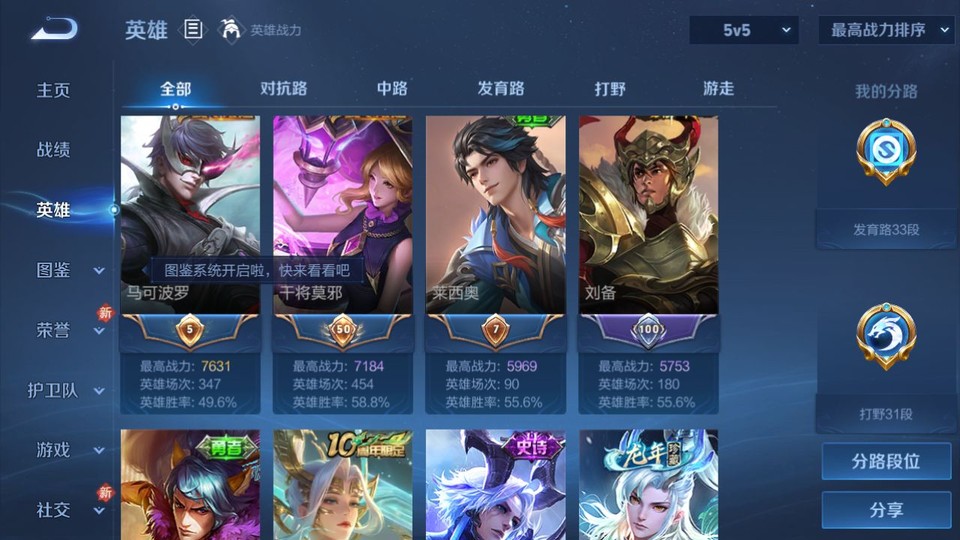Switch to the 发育路 tab

coord(501,89)
